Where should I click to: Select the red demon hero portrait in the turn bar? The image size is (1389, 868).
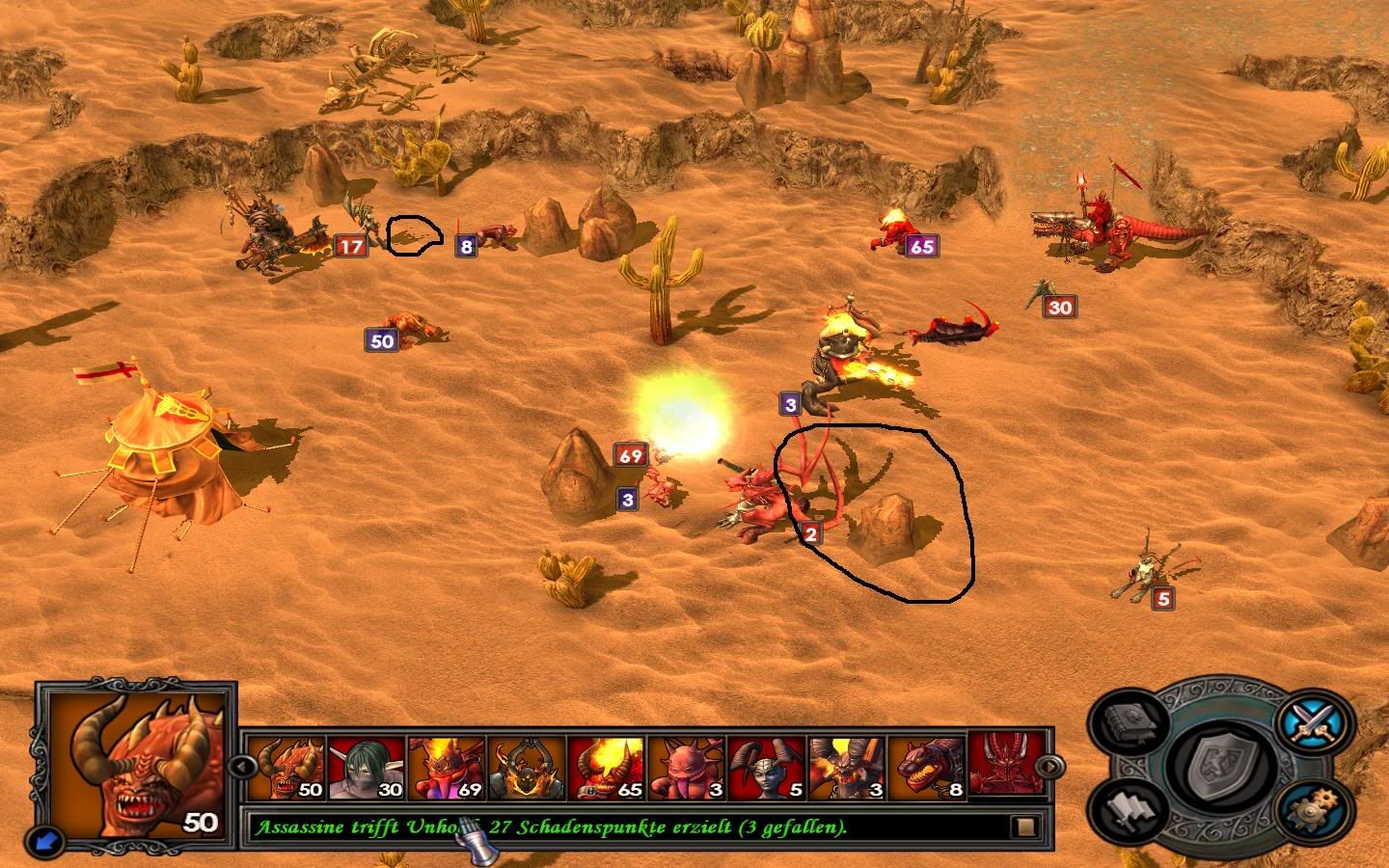1003,767
